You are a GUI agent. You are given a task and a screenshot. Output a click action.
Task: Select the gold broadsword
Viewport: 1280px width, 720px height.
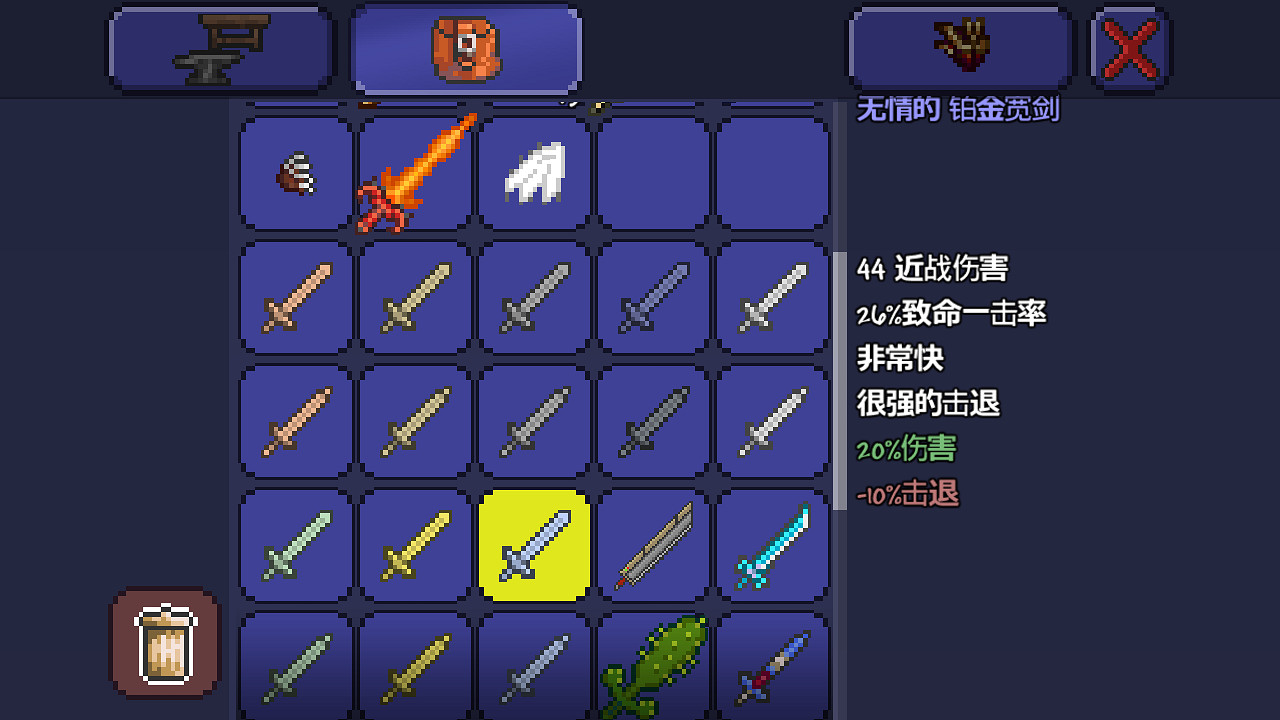coord(414,546)
